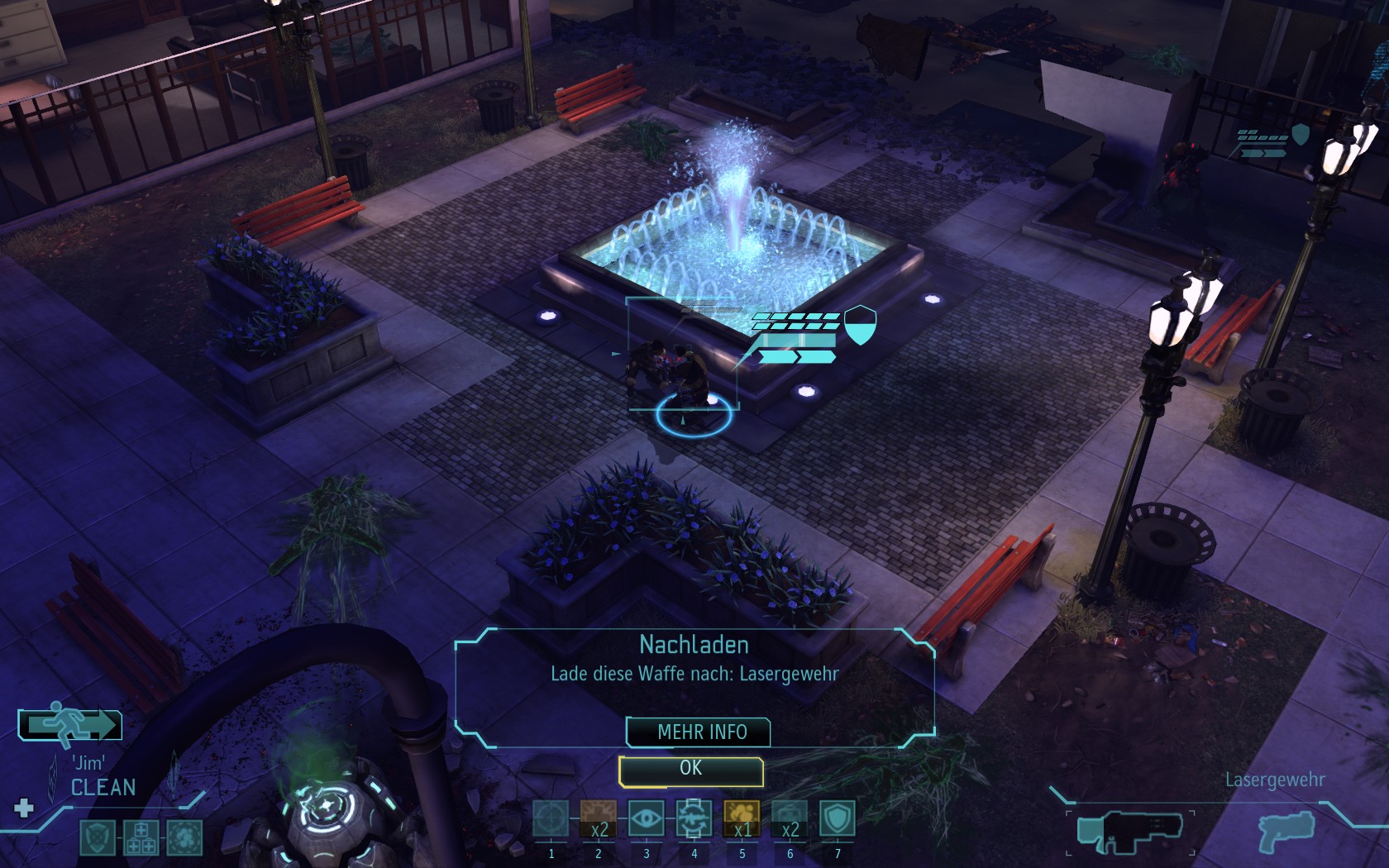Image resolution: width=1389 pixels, height=868 pixels.
Task: Inspect the smoke cloud perk icon
Action: click(x=184, y=837)
